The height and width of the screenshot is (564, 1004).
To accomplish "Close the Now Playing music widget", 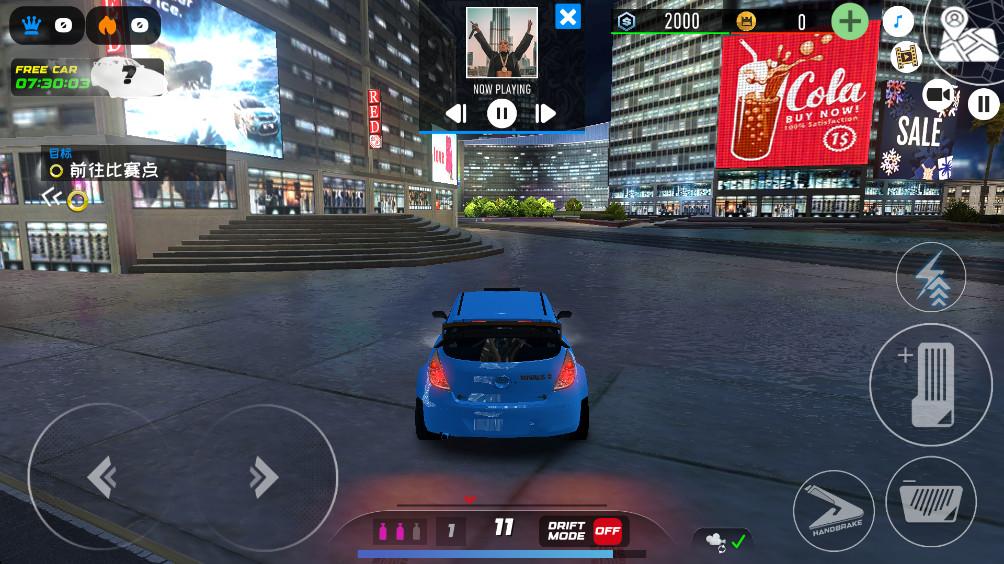I will (x=568, y=17).
